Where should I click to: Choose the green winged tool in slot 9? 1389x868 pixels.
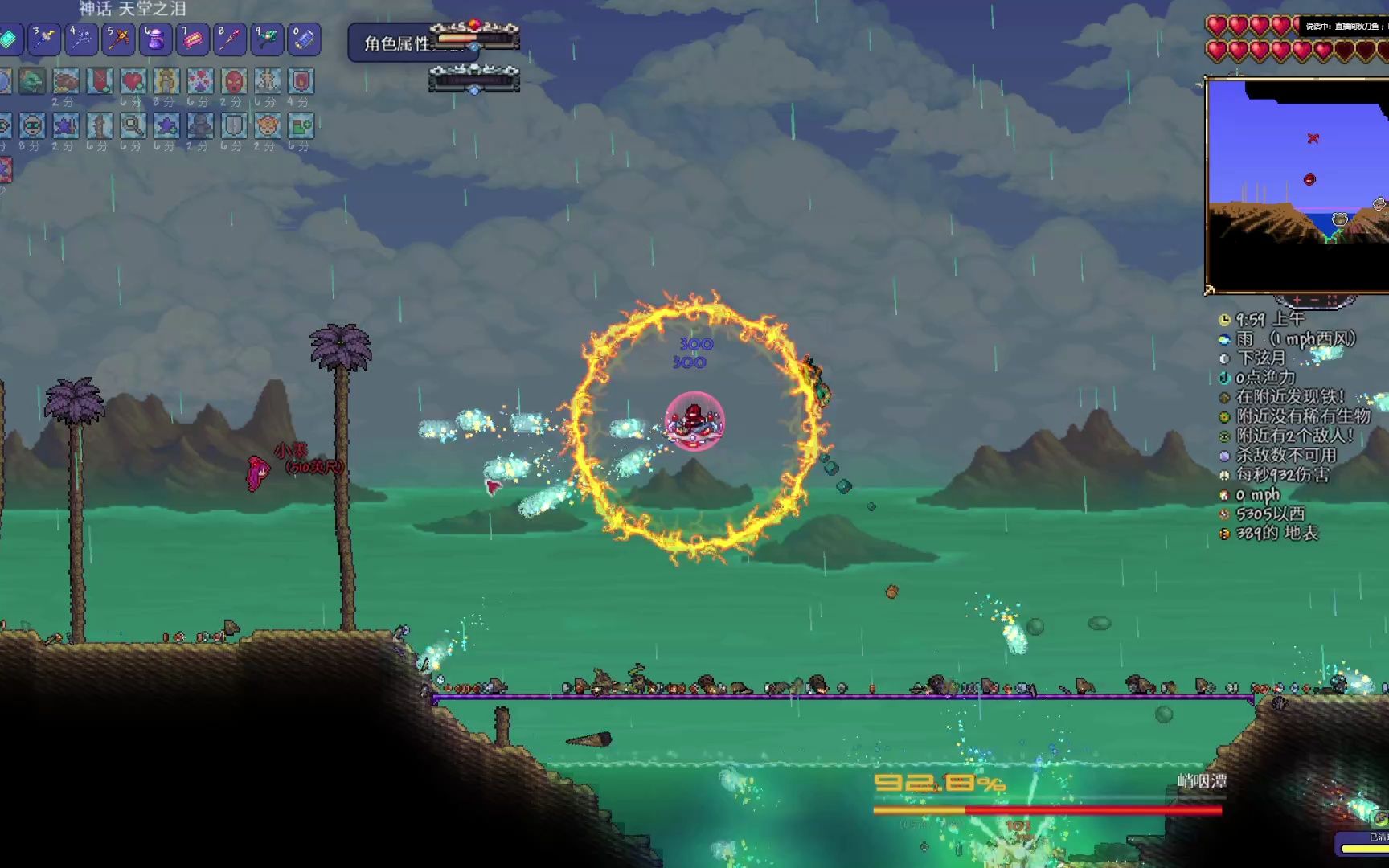coord(266,39)
